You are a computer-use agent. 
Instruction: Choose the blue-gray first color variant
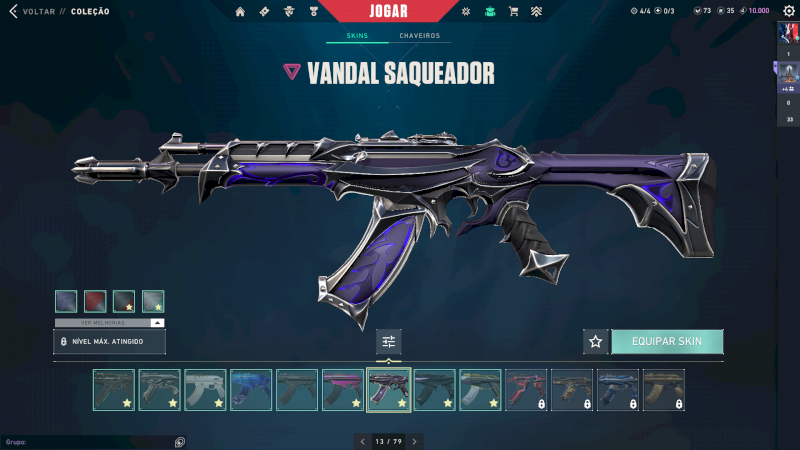click(x=66, y=300)
